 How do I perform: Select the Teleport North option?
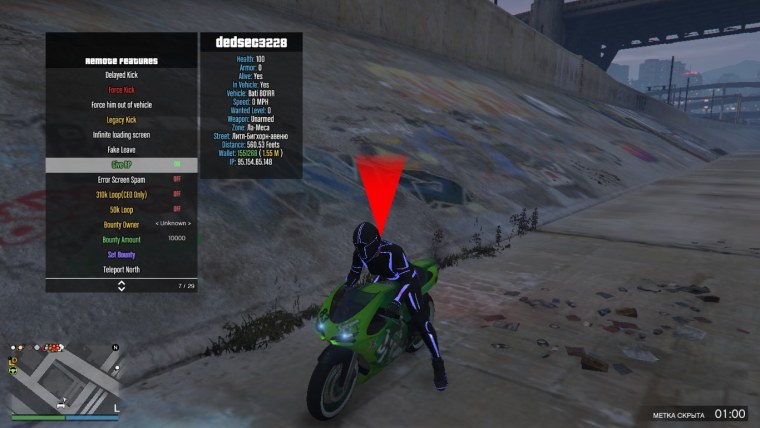(x=121, y=270)
